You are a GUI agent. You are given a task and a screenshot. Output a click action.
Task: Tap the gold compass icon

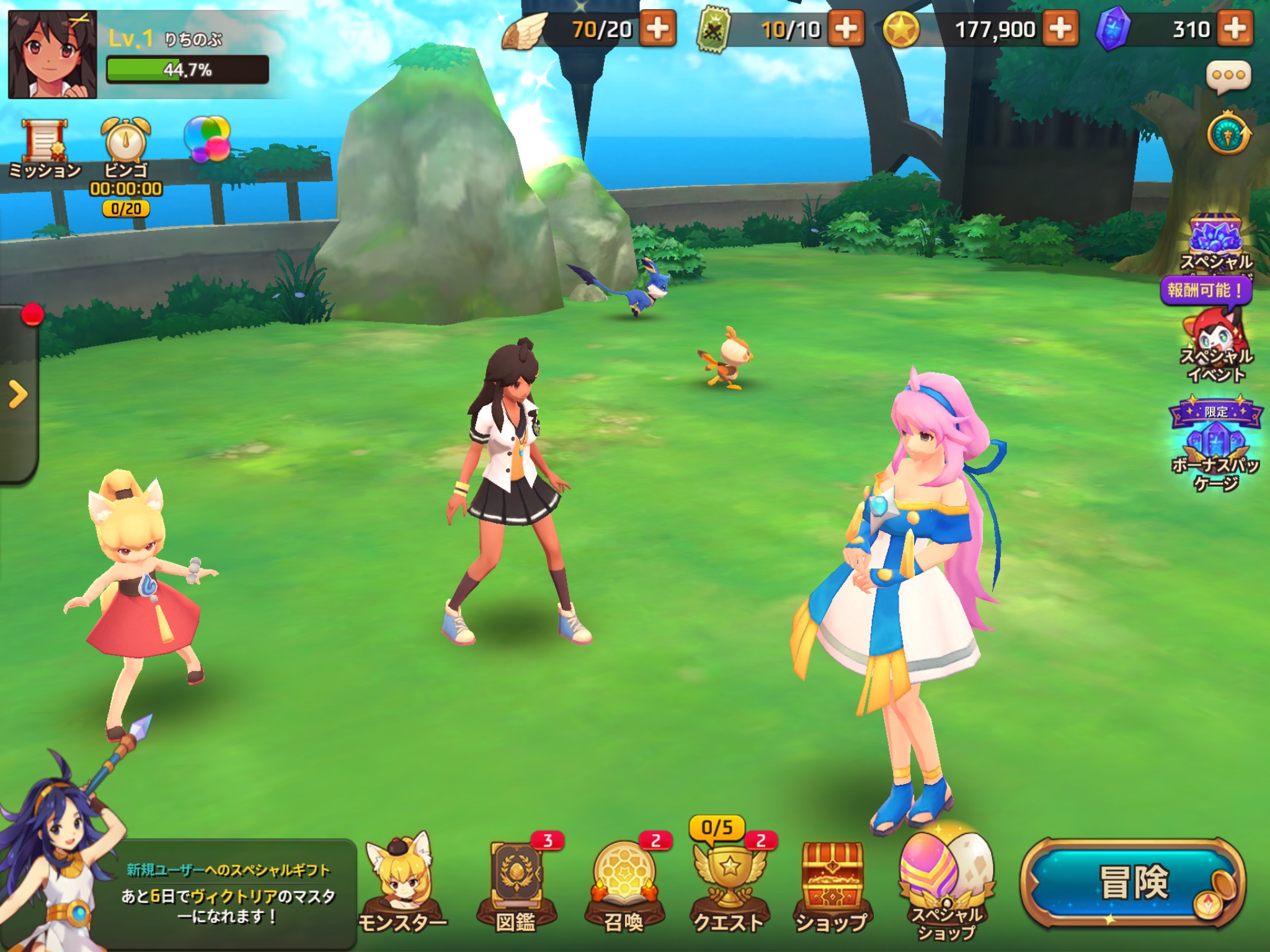tap(1228, 134)
